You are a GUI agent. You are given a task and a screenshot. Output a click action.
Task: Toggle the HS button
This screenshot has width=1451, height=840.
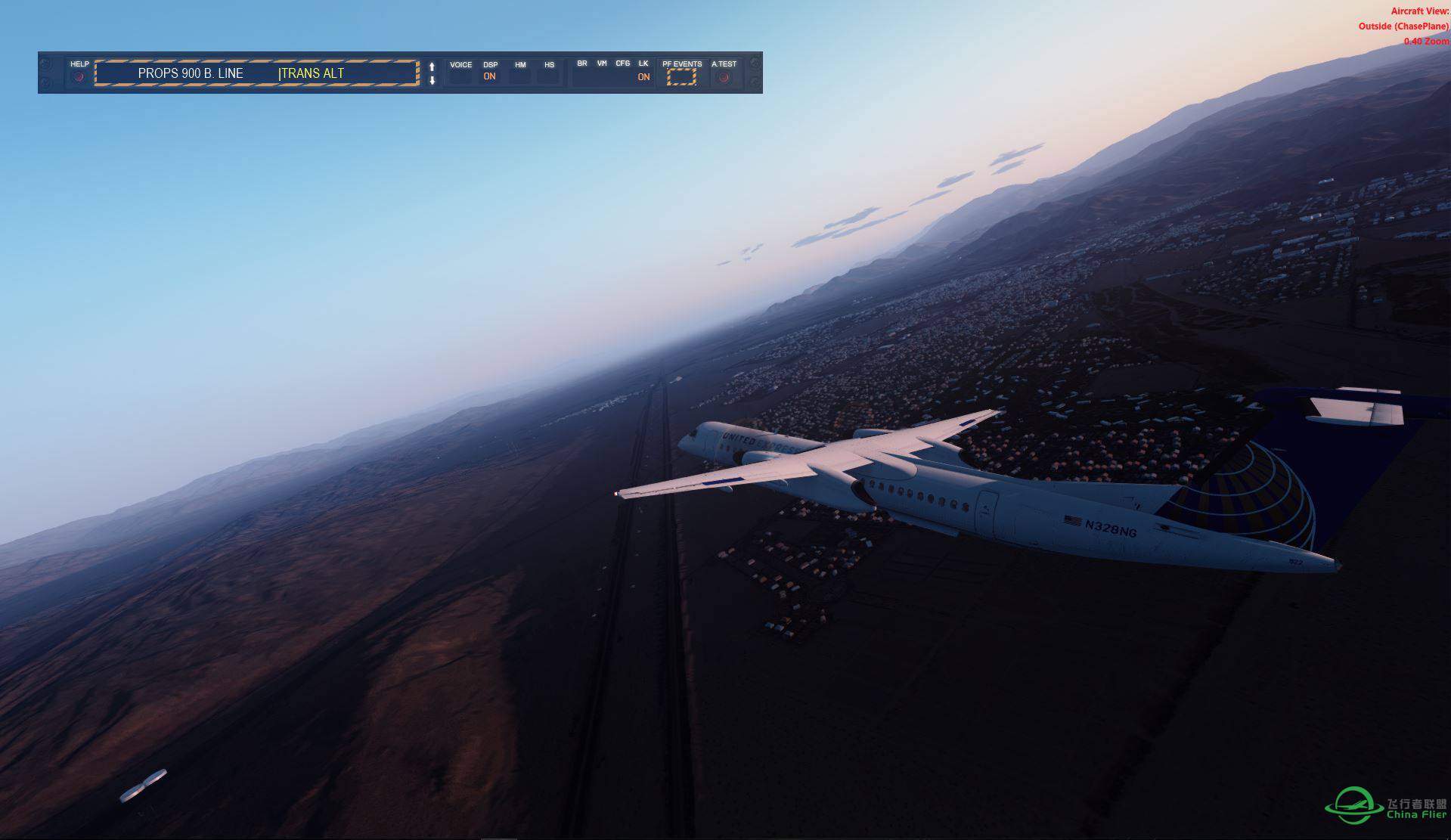click(x=549, y=76)
